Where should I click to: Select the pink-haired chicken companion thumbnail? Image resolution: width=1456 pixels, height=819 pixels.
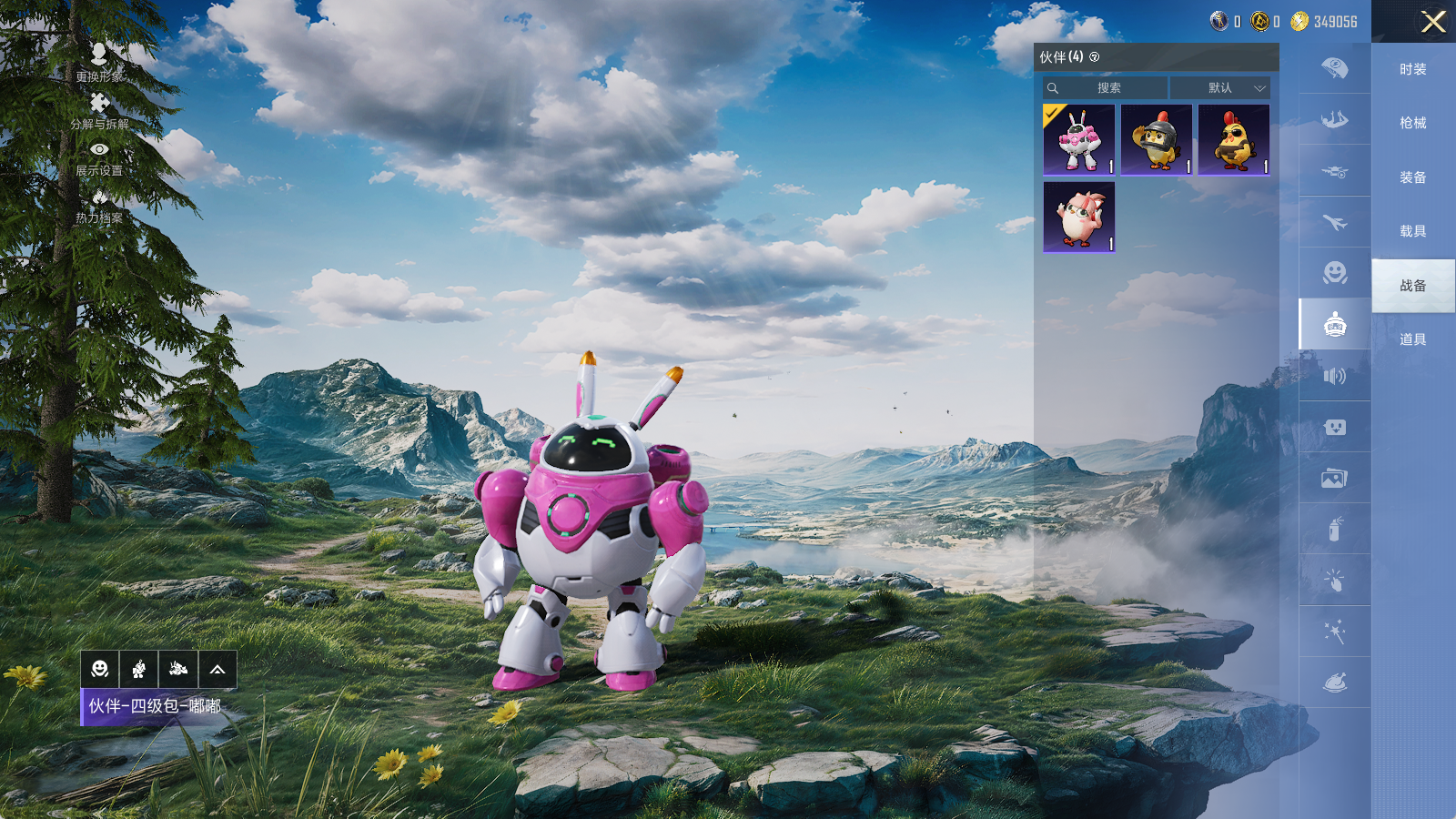click(x=1079, y=217)
